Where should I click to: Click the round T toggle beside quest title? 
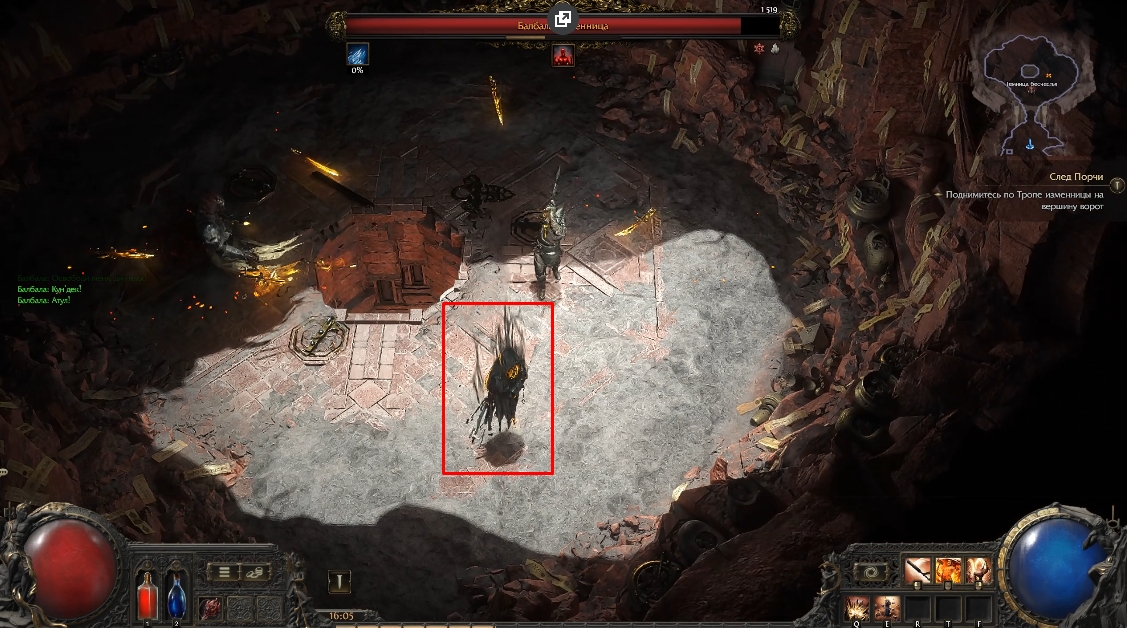tap(1116, 174)
